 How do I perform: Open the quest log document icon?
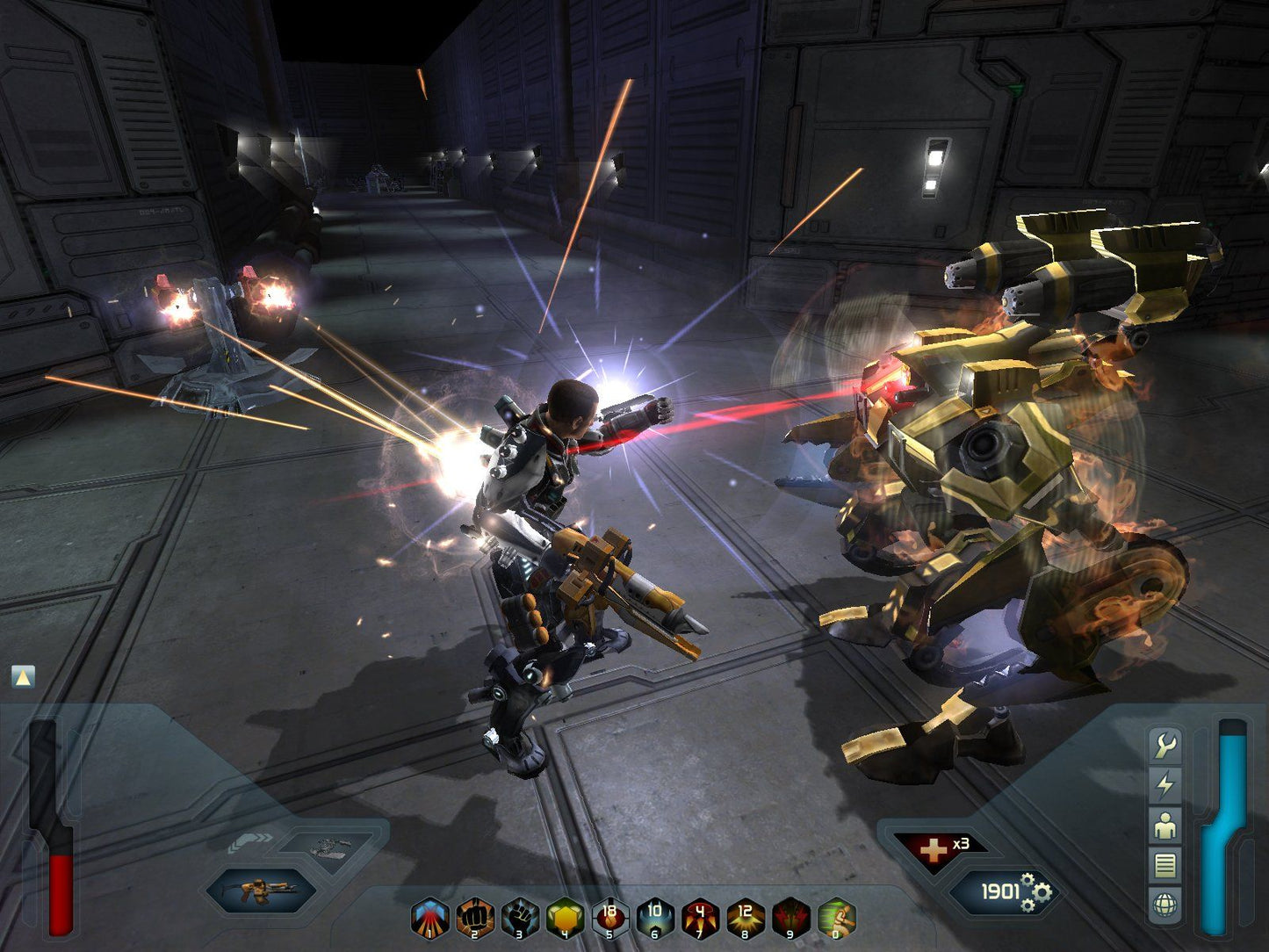click(1165, 863)
